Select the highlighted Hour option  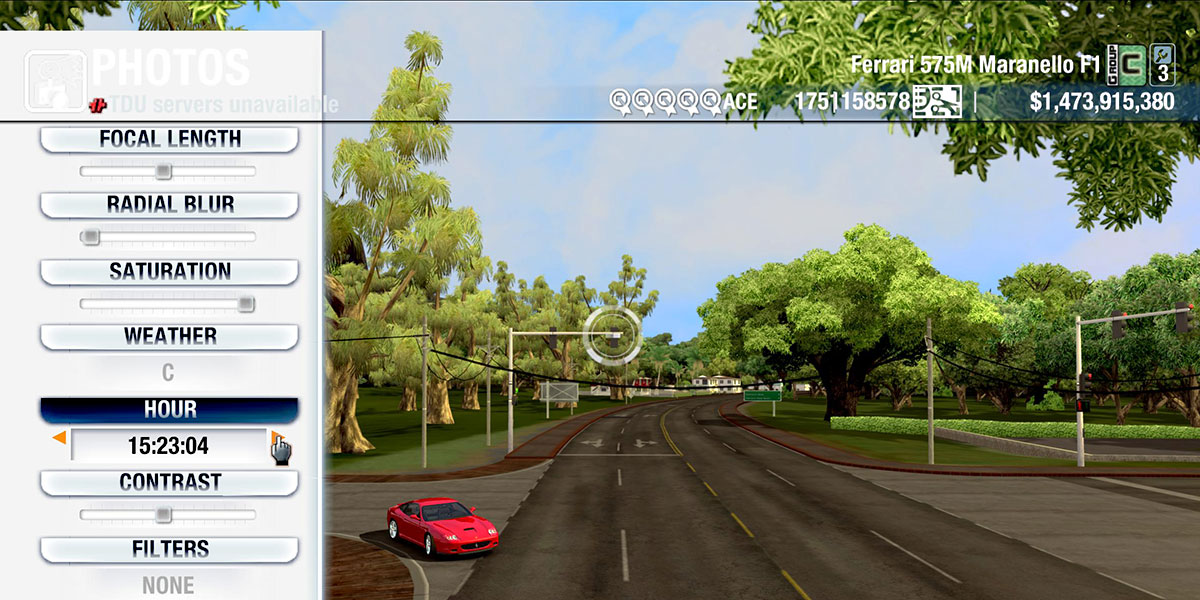tap(169, 410)
